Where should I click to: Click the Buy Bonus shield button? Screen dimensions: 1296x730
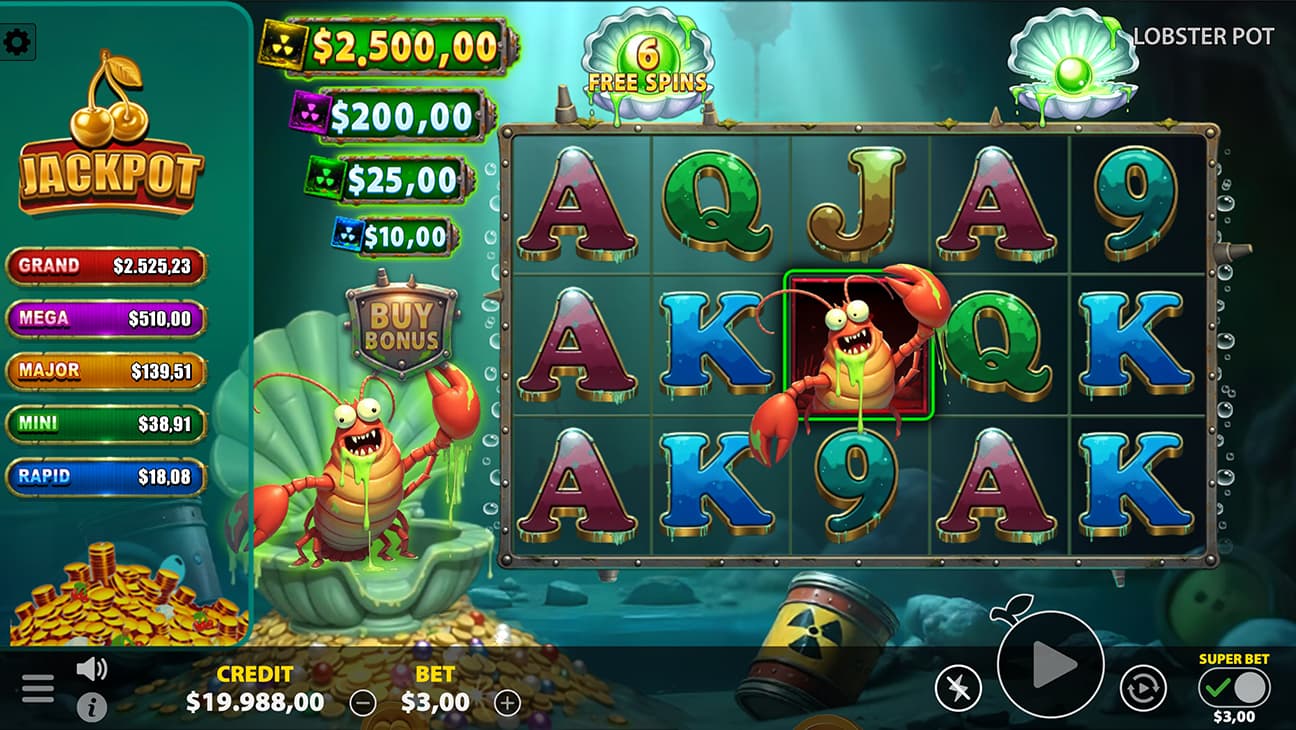pyautogui.click(x=403, y=324)
